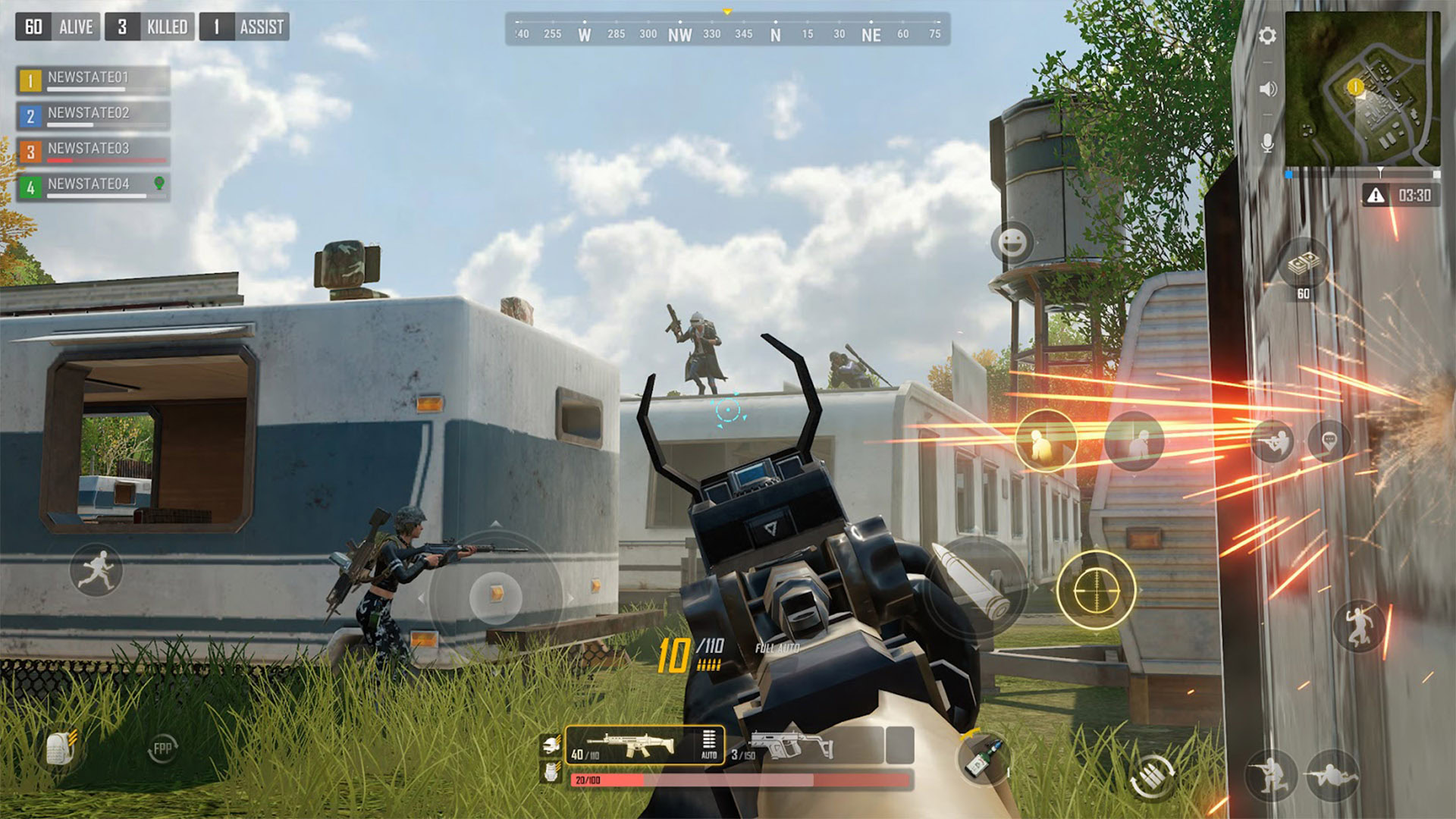This screenshot has height=819, width=1456.
Task: Tap the prone stance icon
Action: click(x=1333, y=775)
